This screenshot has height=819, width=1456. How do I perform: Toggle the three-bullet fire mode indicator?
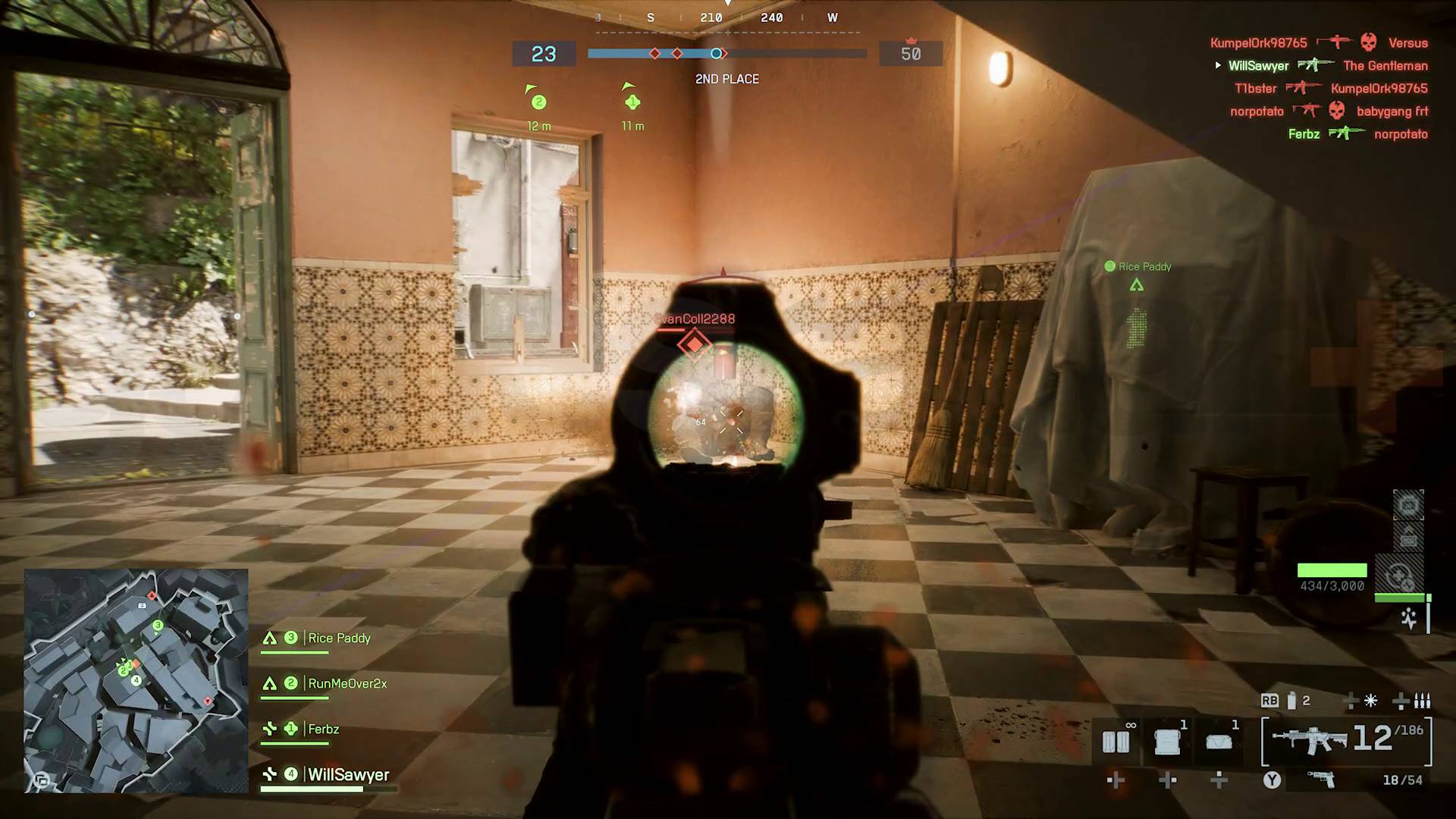point(1422,701)
